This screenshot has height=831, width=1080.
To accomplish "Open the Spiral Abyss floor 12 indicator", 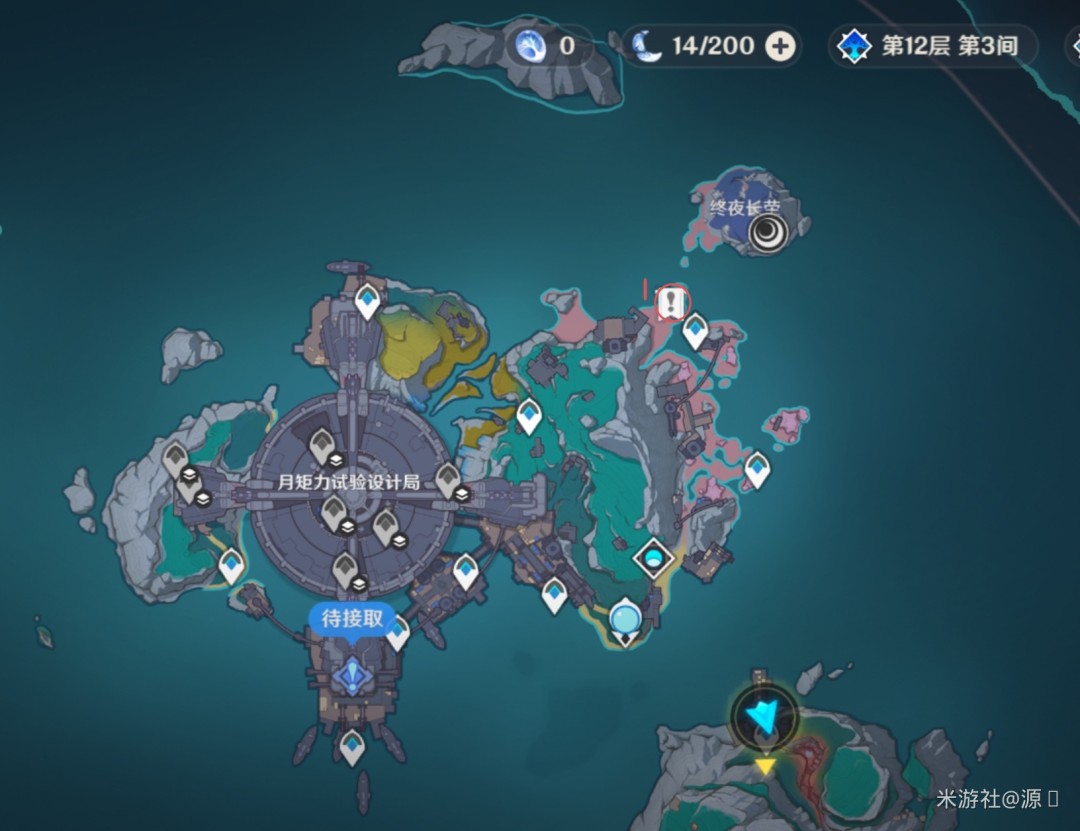I will pos(932,46).
